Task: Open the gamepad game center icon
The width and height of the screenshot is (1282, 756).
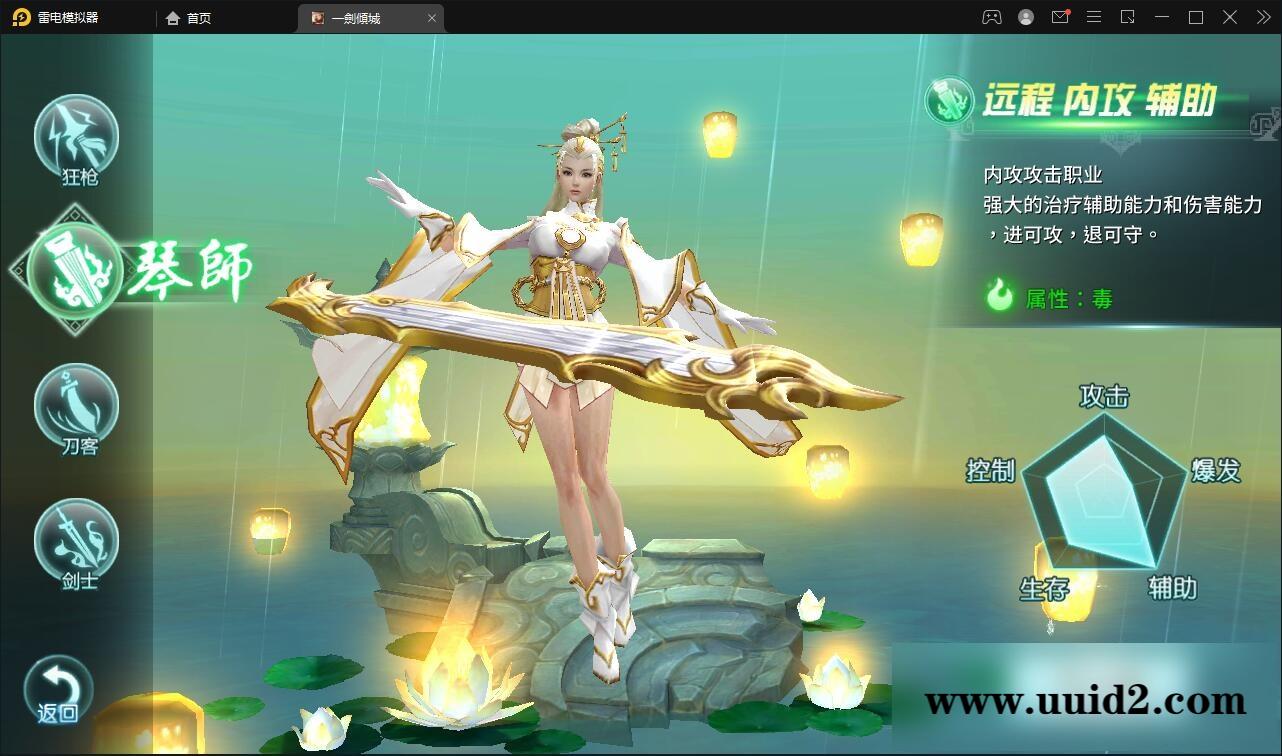Action: point(990,17)
